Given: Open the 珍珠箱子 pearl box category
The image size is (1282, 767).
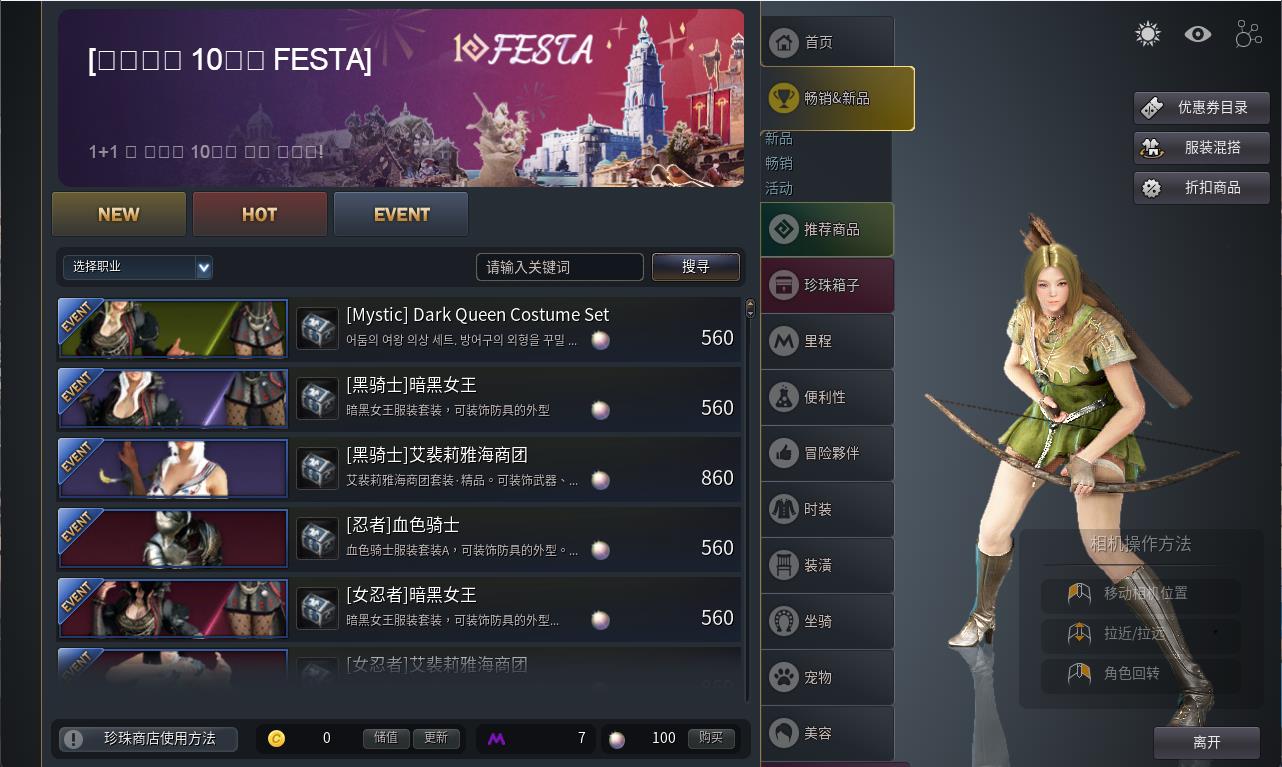Looking at the screenshot, I should (827, 285).
